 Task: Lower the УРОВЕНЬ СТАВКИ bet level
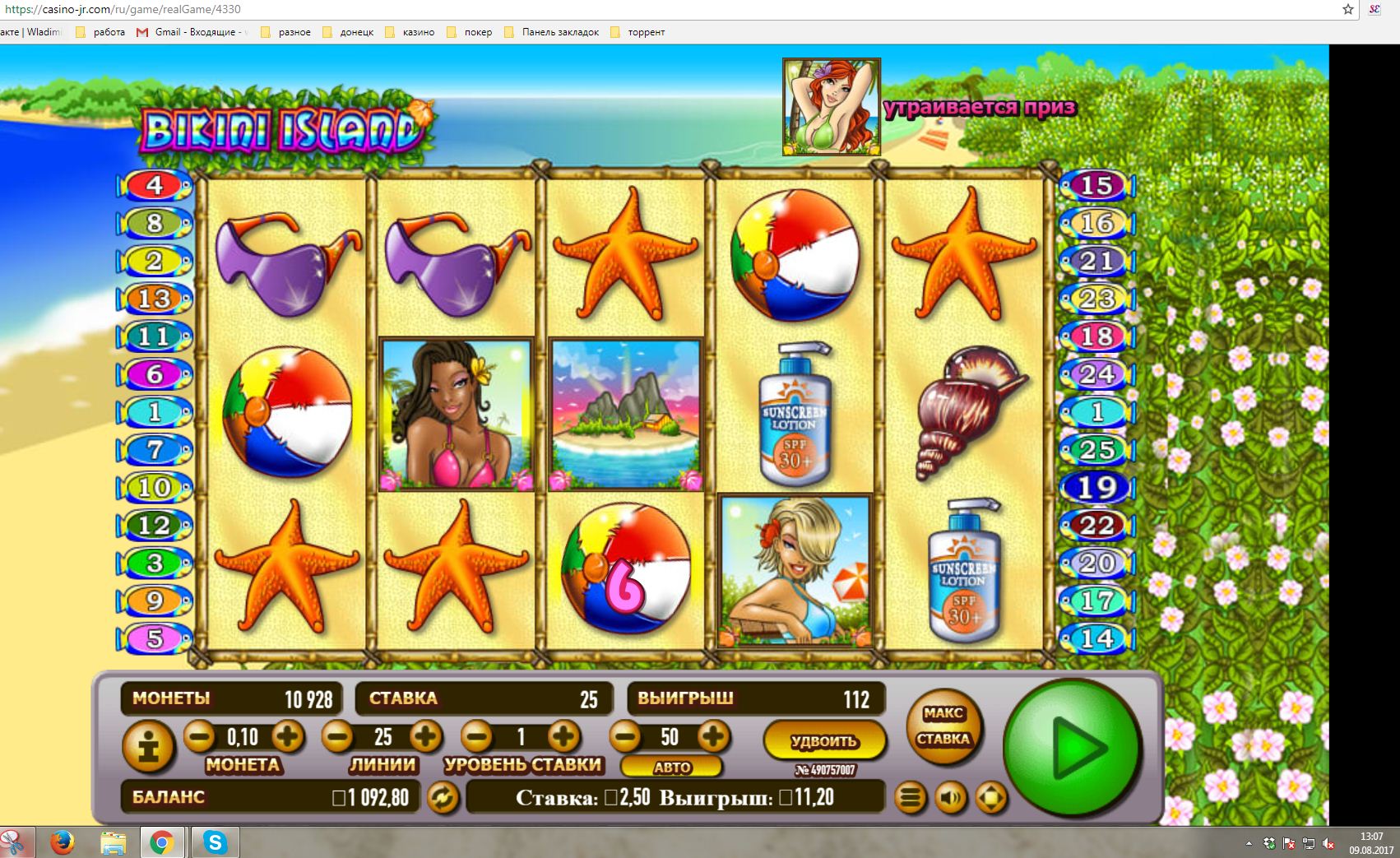coord(476,735)
